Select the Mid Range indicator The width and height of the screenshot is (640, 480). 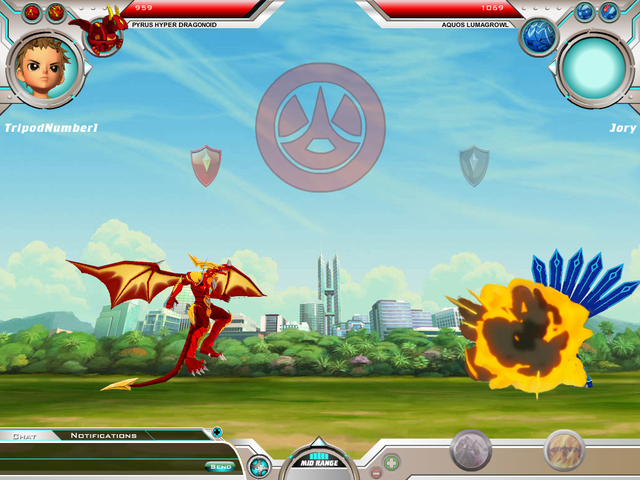[319, 461]
